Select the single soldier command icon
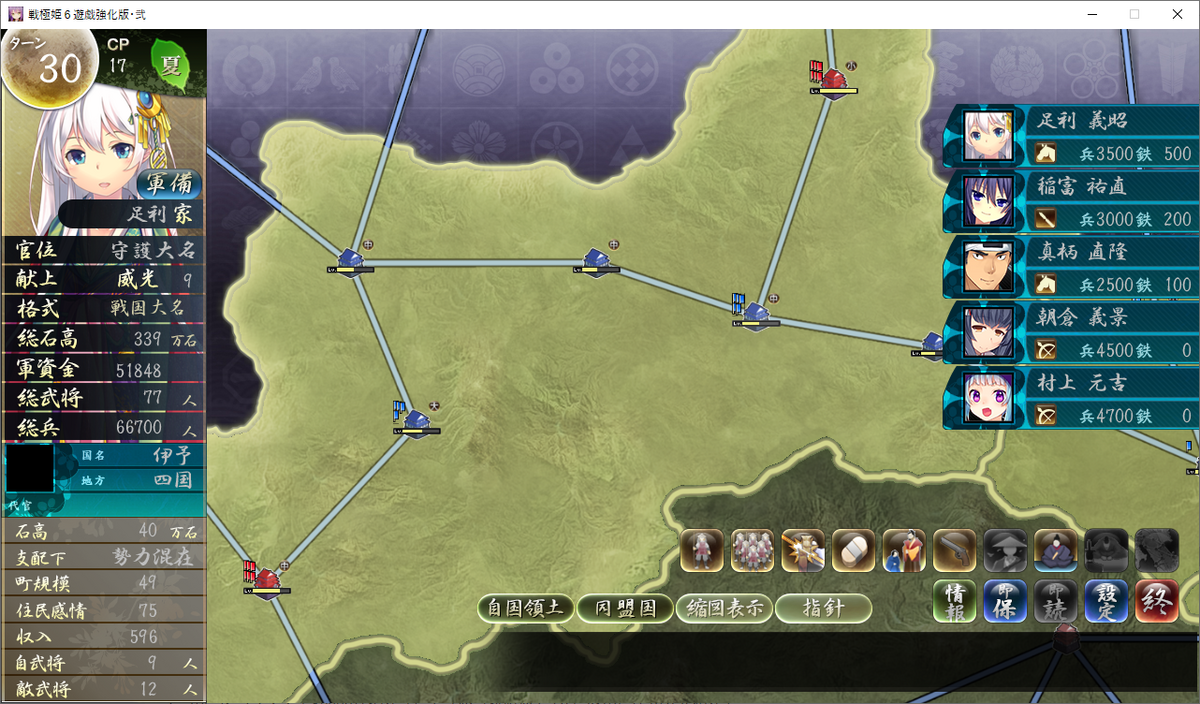Screen dimensions: 1200x704 click(x=702, y=551)
